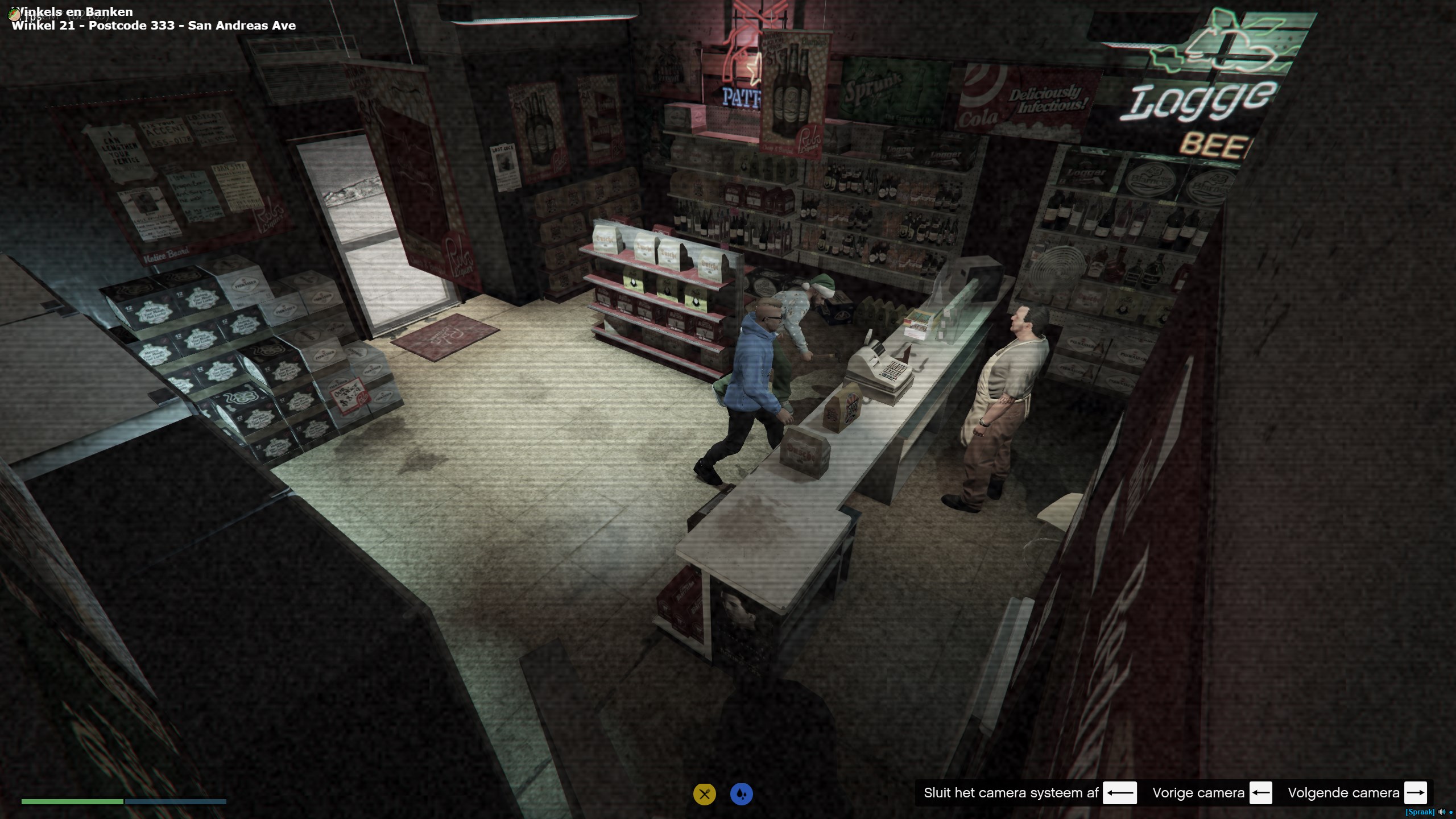Click the yellow fork-and-knife hunger icon

[x=704, y=794]
